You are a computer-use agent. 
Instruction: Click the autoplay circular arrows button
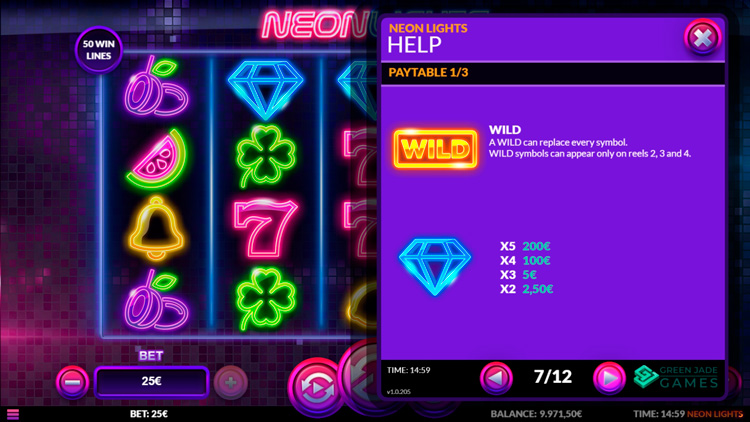(314, 387)
